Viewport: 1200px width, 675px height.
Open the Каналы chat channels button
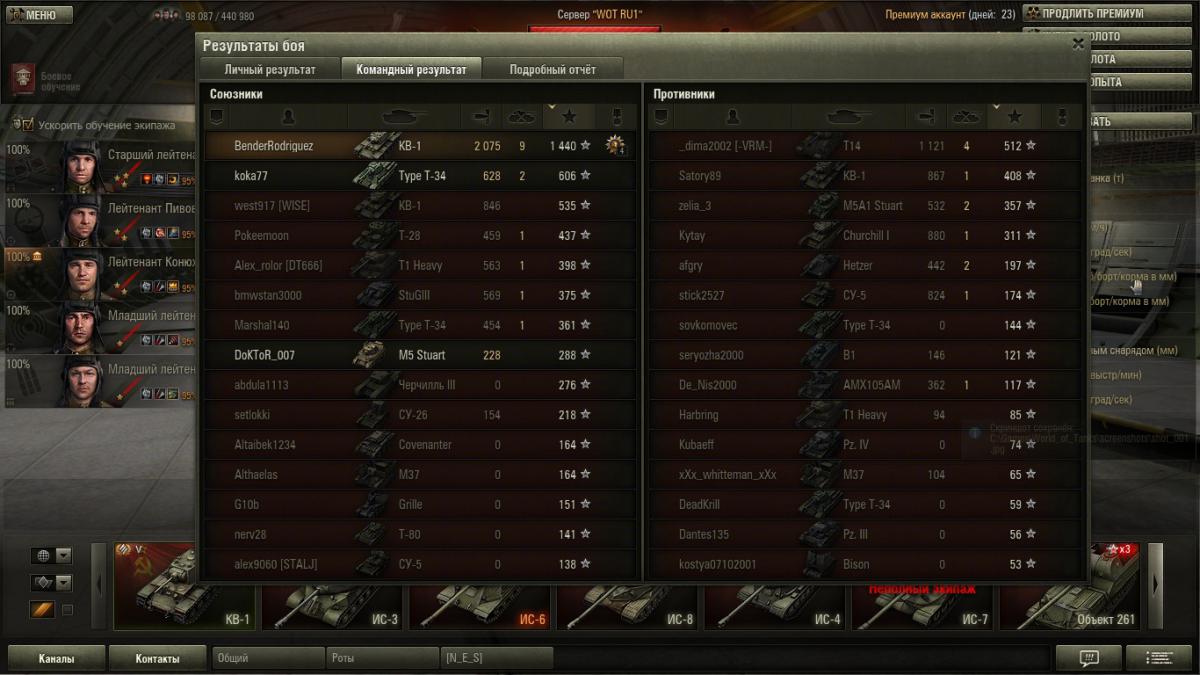[57, 659]
